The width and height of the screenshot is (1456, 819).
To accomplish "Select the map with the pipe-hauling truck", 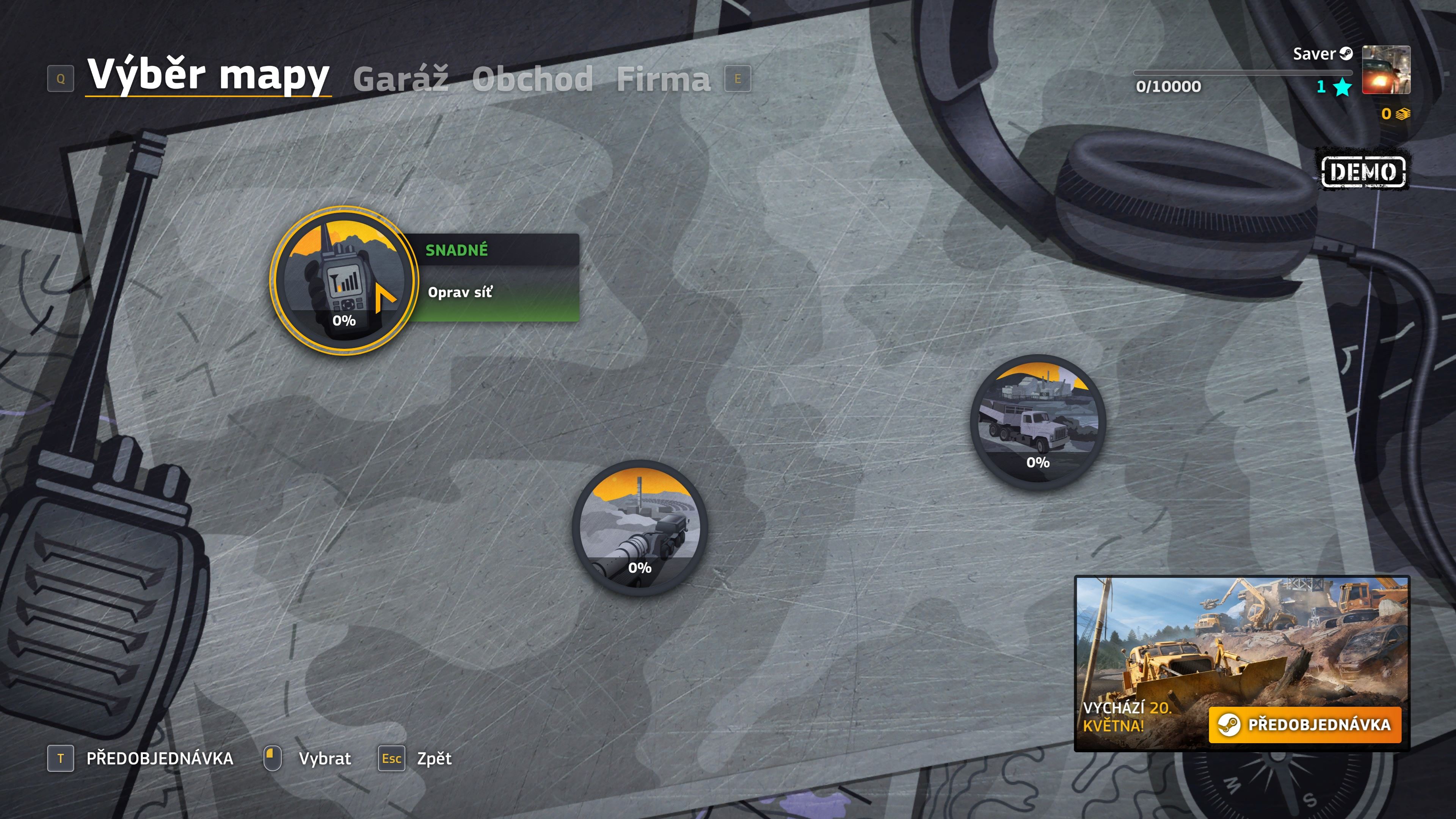I will pyautogui.click(x=639, y=527).
